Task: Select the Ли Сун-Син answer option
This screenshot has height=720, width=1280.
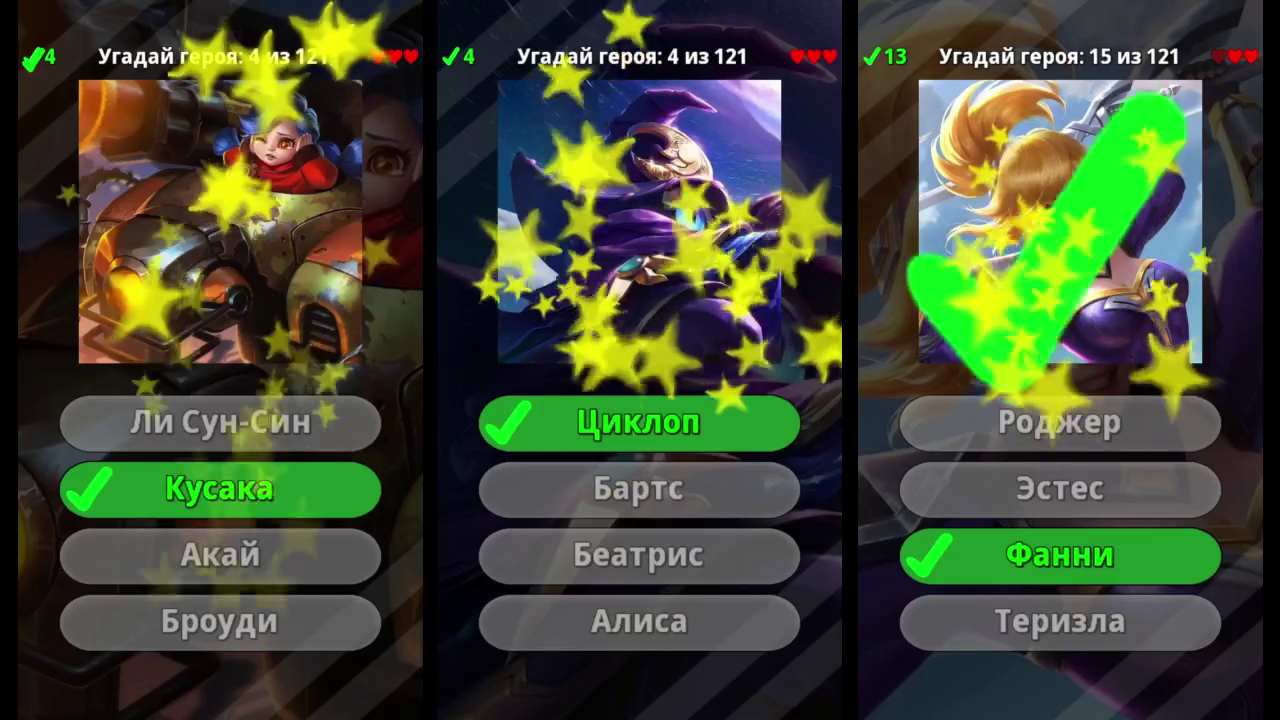Action: pyautogui.click(x=220, y=423)
